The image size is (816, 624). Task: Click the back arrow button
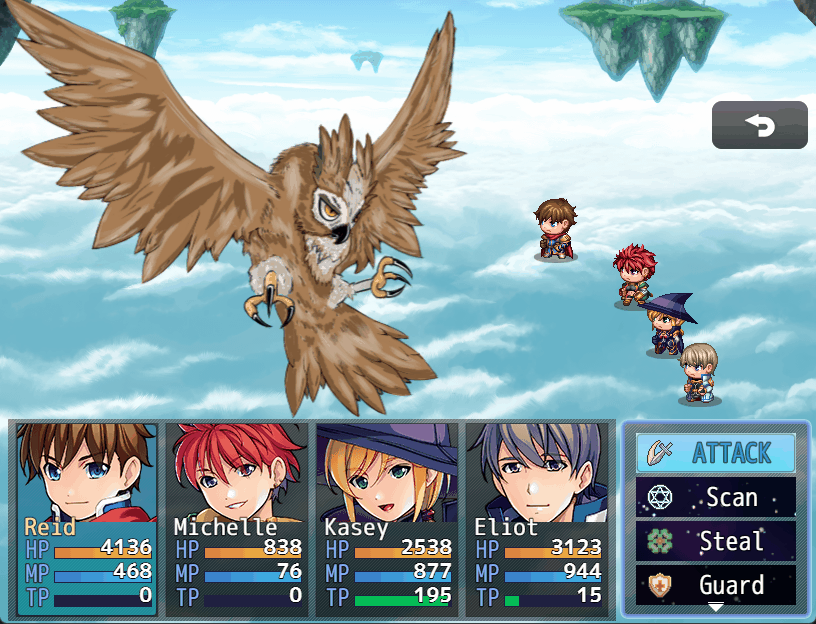click(760, 125)
